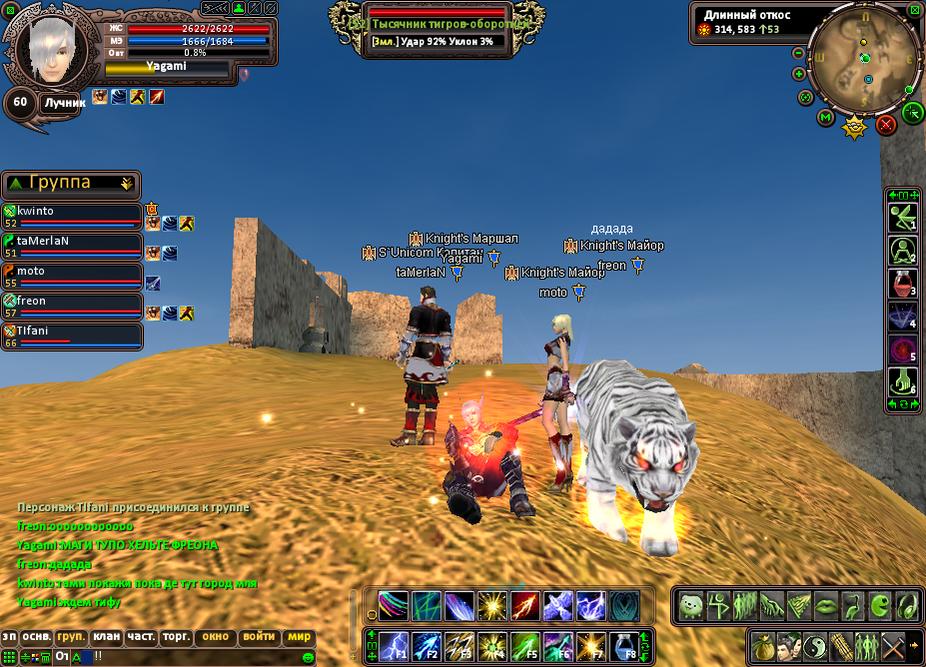Expand the 'Группа' party panel dropdown
Screen dimensions: 926x667
click(x=126, y=184)
